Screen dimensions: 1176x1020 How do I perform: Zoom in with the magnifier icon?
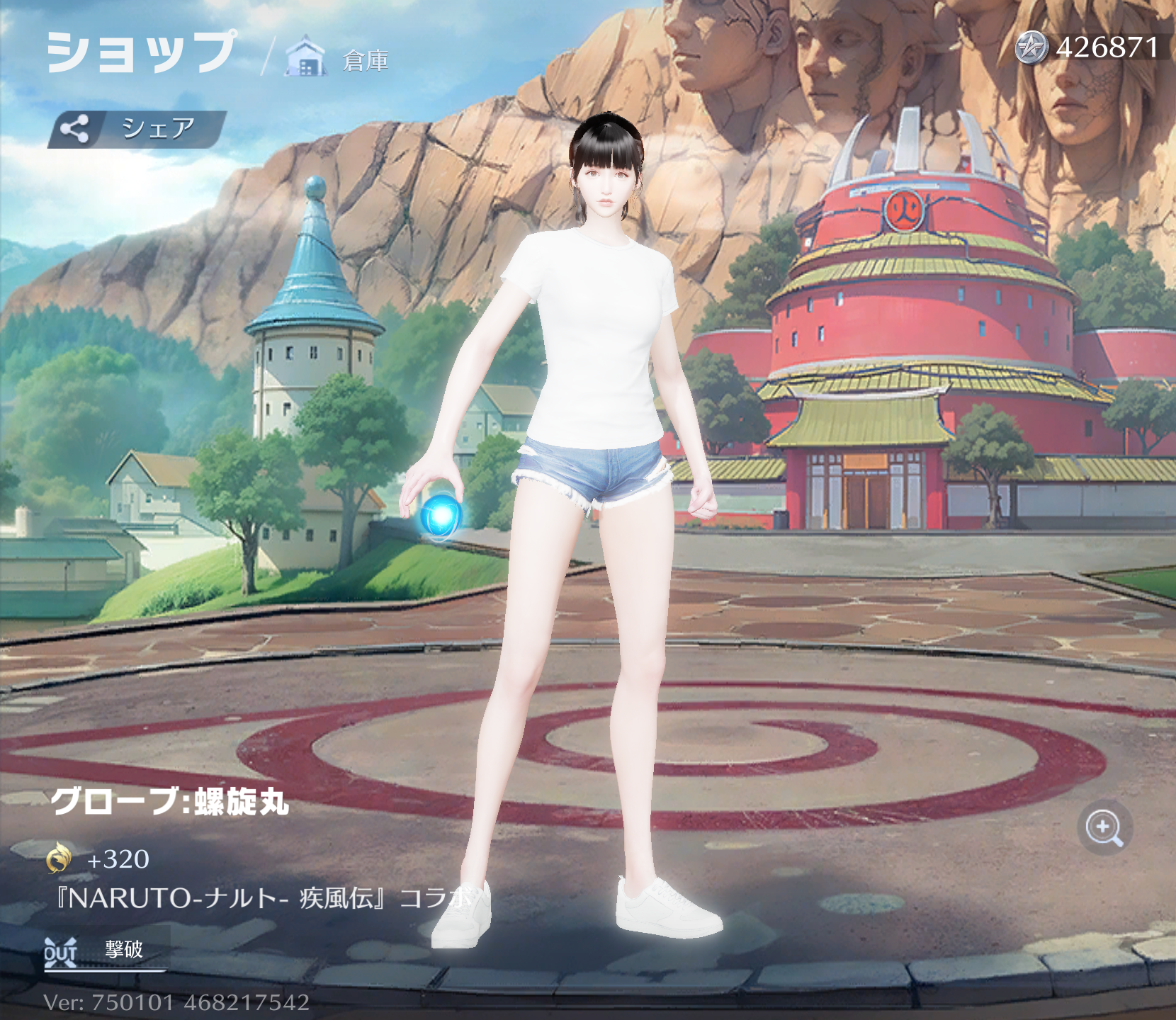point(1104,827)
